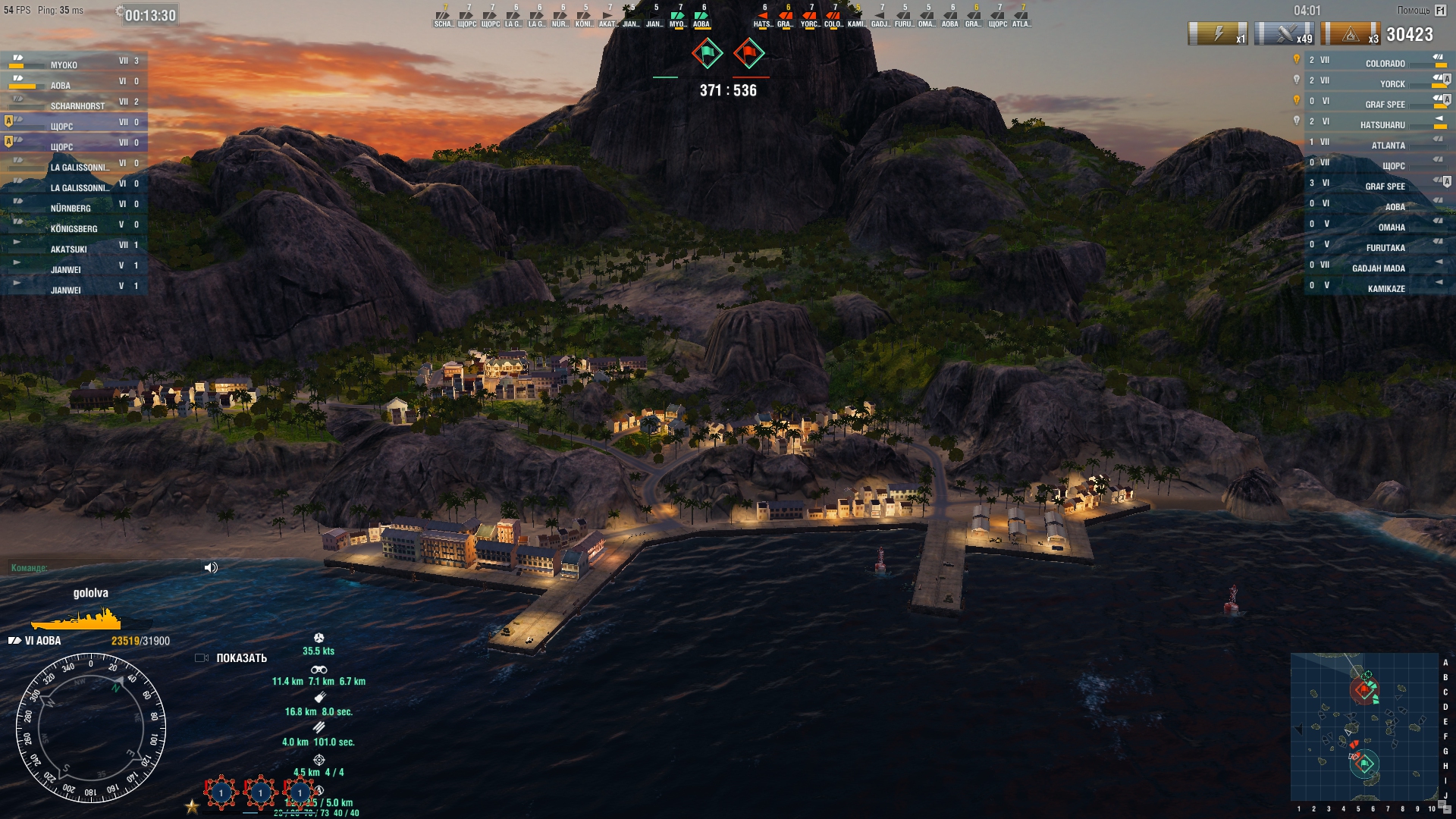Choose SCHARNHORST from the allied roster
This screenshot has width=1456, height=819.
[x=77, y=105]
